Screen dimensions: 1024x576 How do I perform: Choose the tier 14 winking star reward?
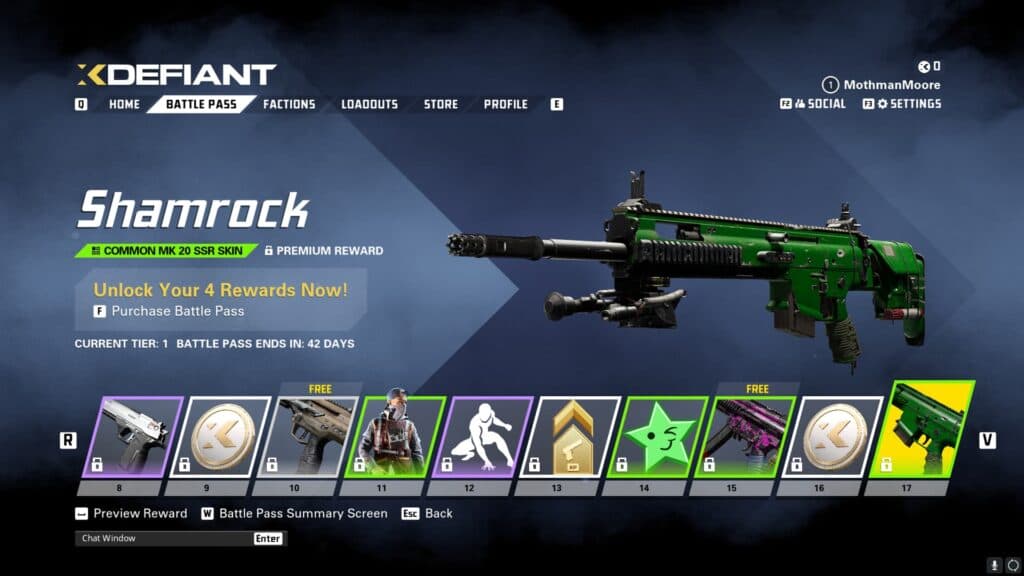point(657,436)
